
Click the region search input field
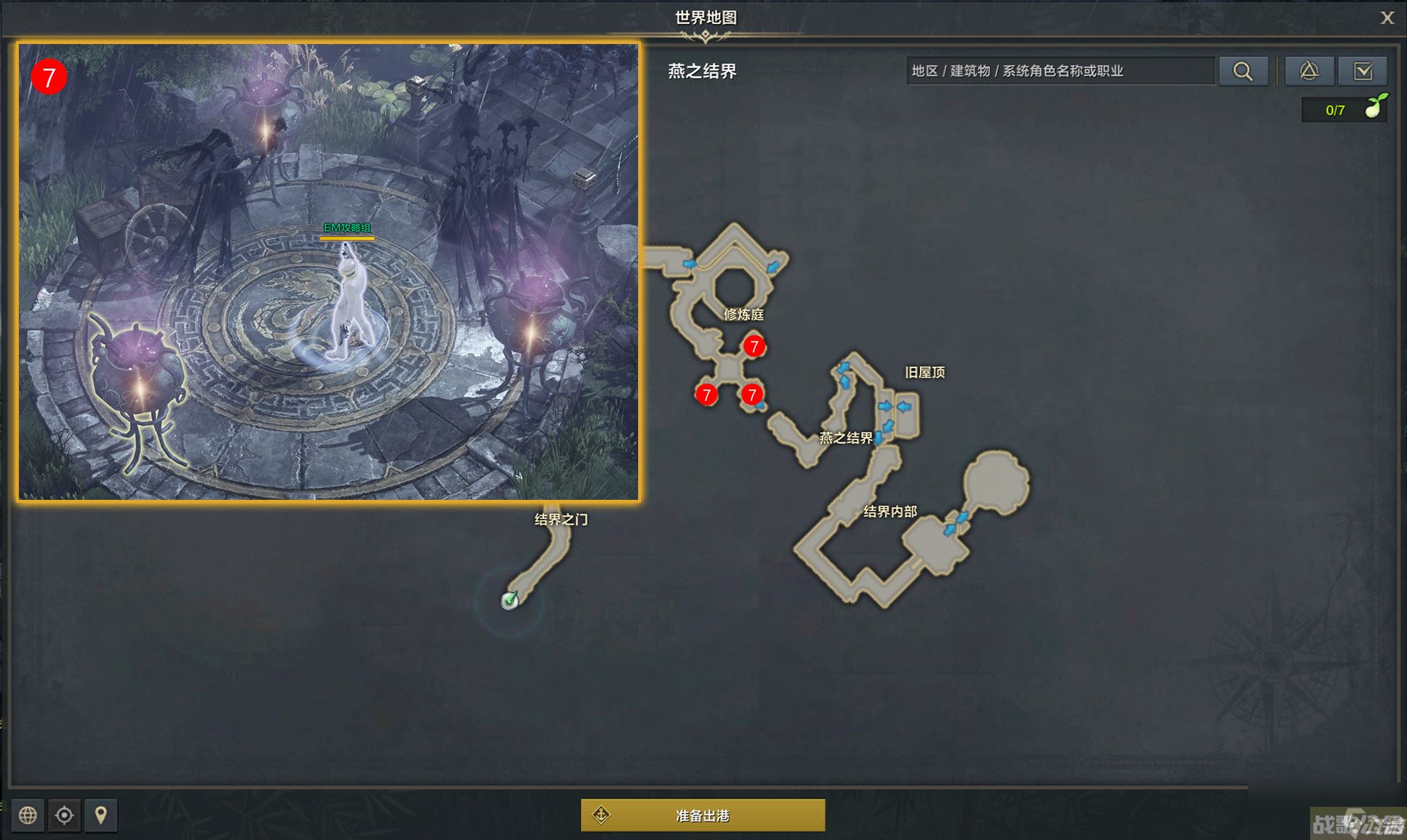tap(1061, 71)
